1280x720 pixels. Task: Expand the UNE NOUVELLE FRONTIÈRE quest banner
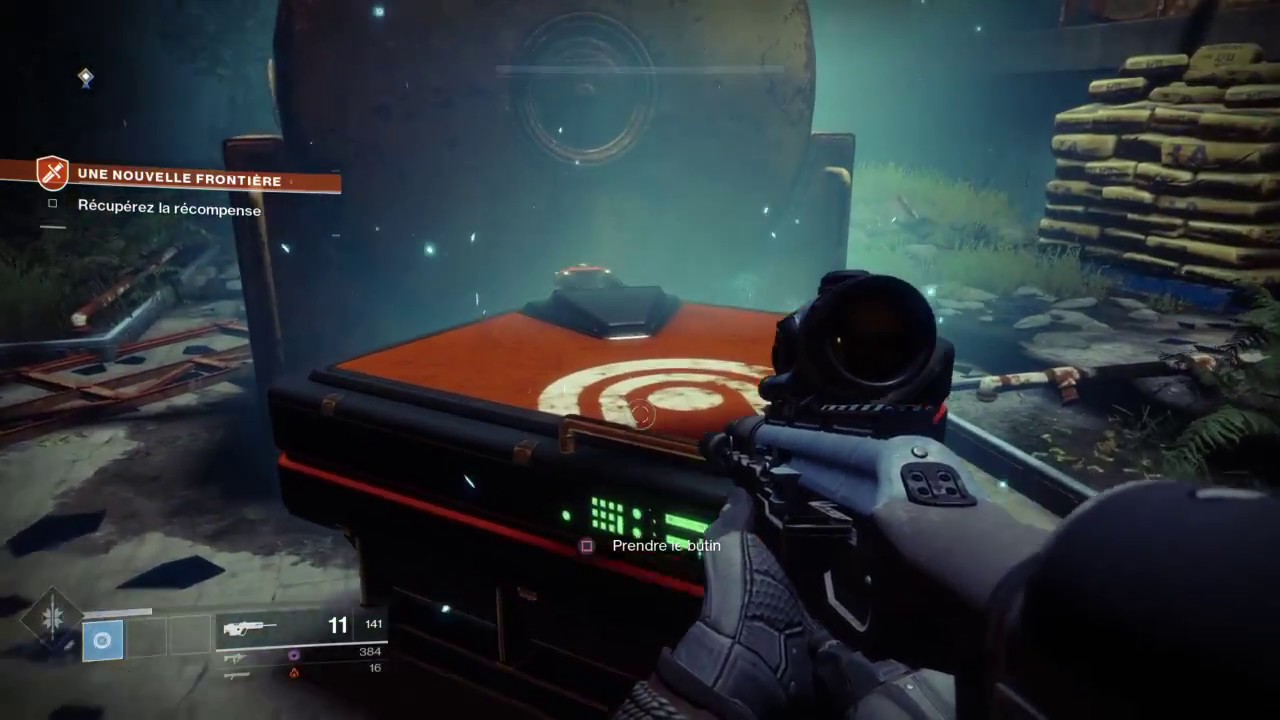pos(180,177)
